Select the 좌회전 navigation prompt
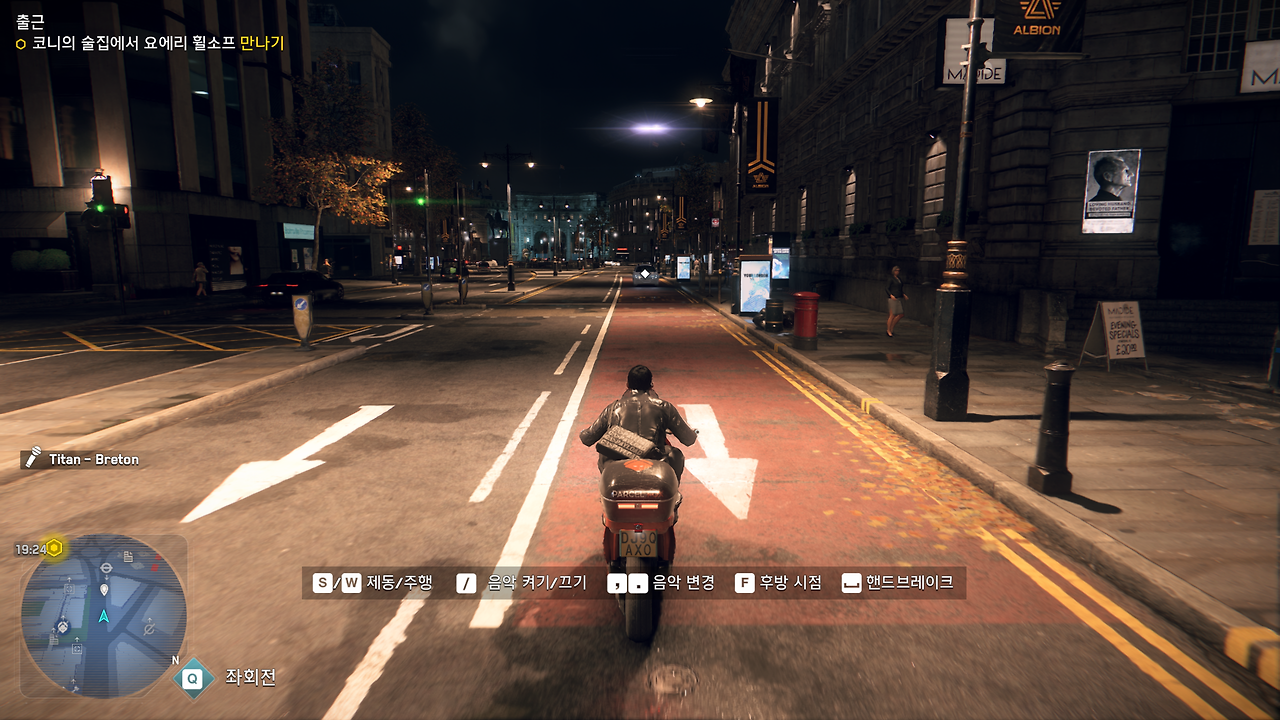The image size is (1280, 720). tap(250, 678)
